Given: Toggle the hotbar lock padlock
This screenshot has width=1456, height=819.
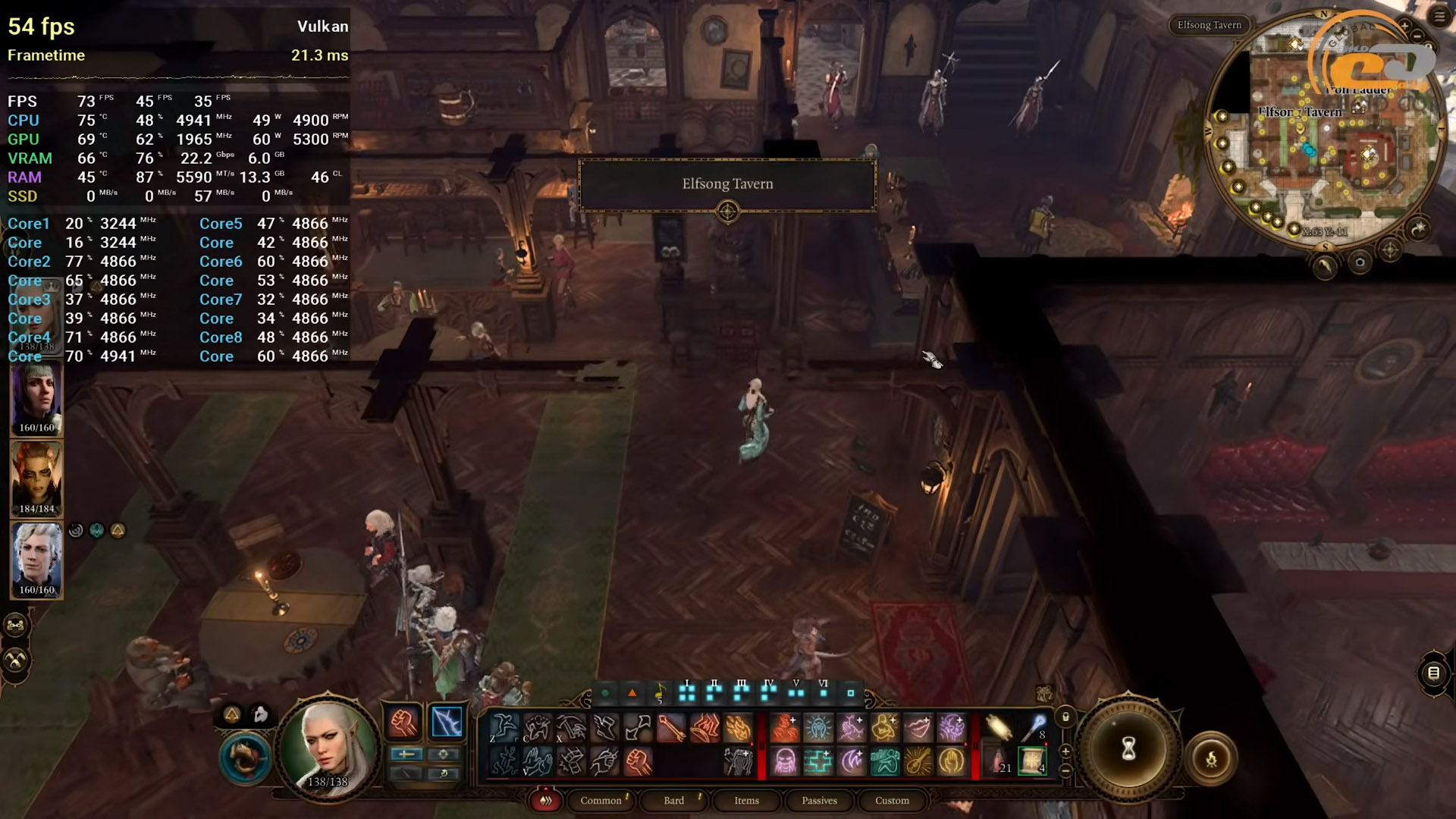Looking at the screenshot, I should pyautogui.click(x=1065, y=717).
